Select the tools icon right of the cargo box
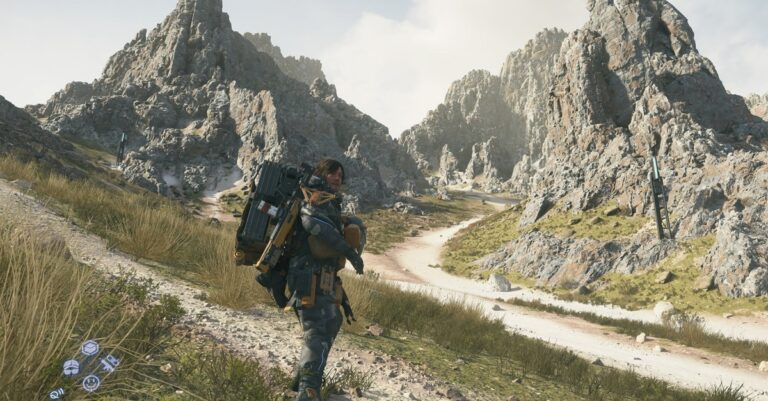768x401 pixels. point(109,362)
